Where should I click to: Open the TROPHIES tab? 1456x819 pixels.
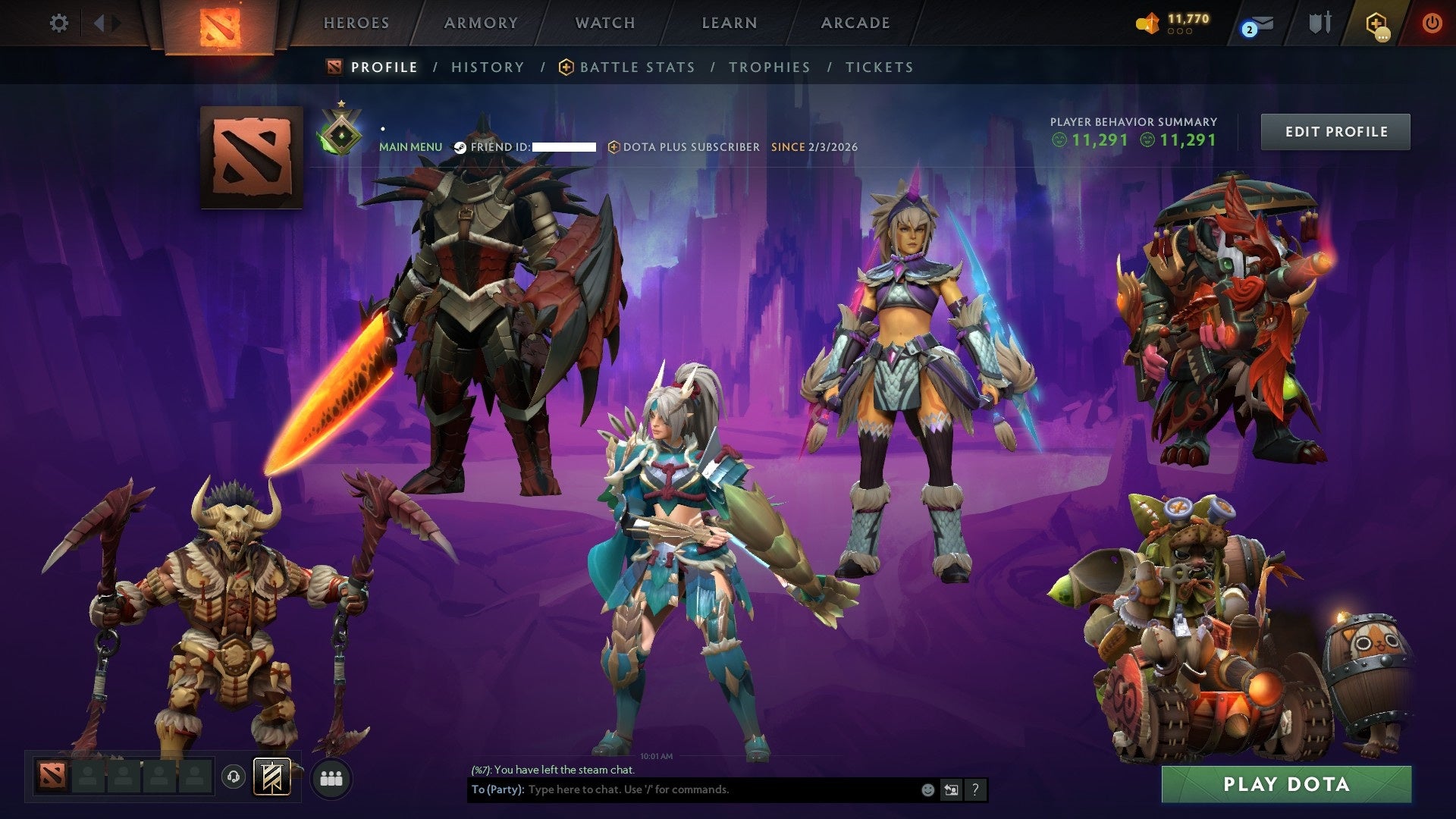tap(770, 67)
